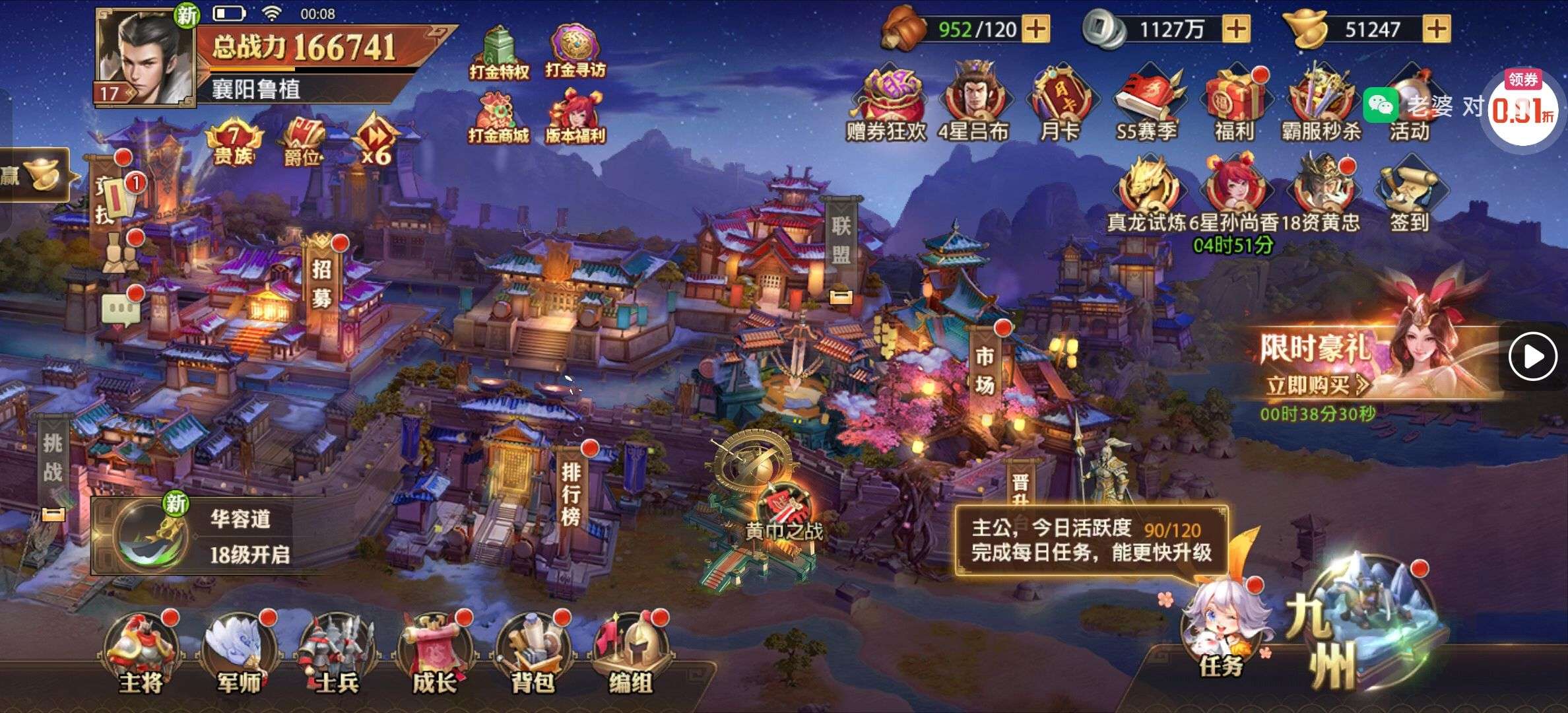Click the overlay video play button
Viewport: 1568px width, 713px height.
coord(1533,356)
